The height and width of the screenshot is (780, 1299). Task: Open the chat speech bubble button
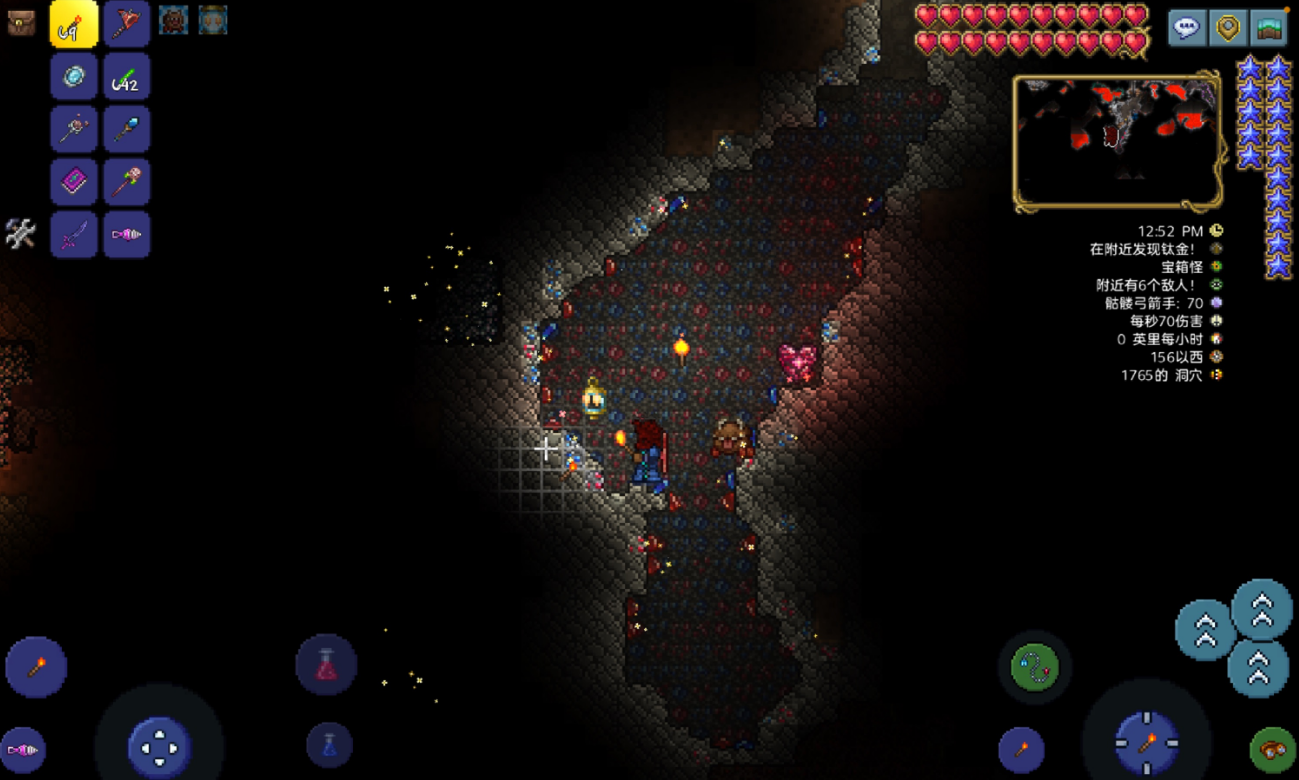click(1187, 28)
